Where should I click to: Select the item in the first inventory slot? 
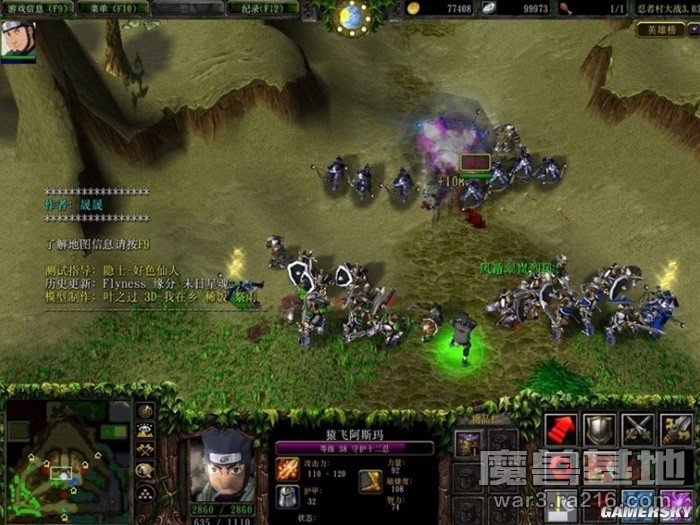tap(467, 443)
